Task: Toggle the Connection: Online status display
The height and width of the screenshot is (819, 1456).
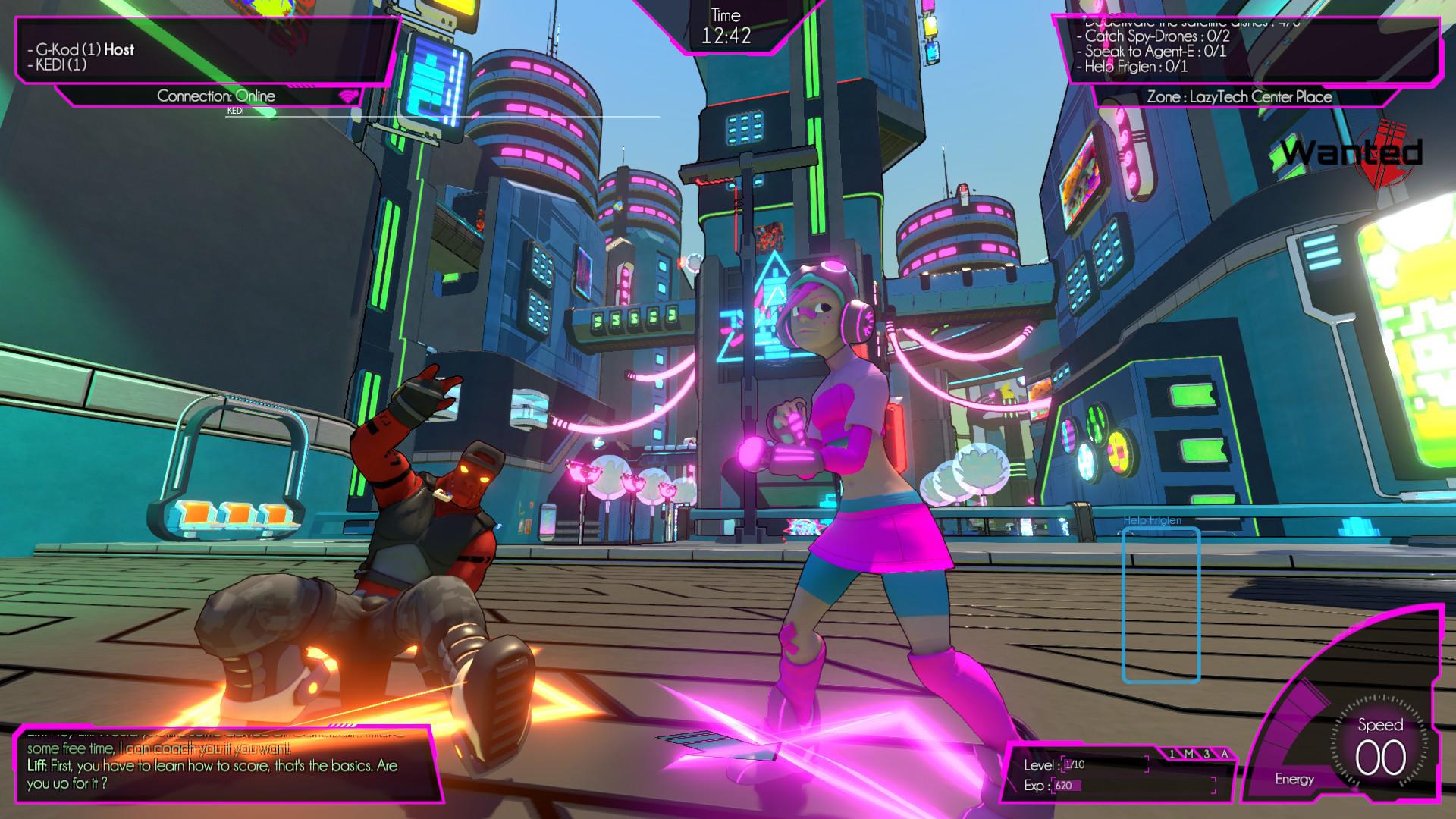Action: (x=217, y=96)
